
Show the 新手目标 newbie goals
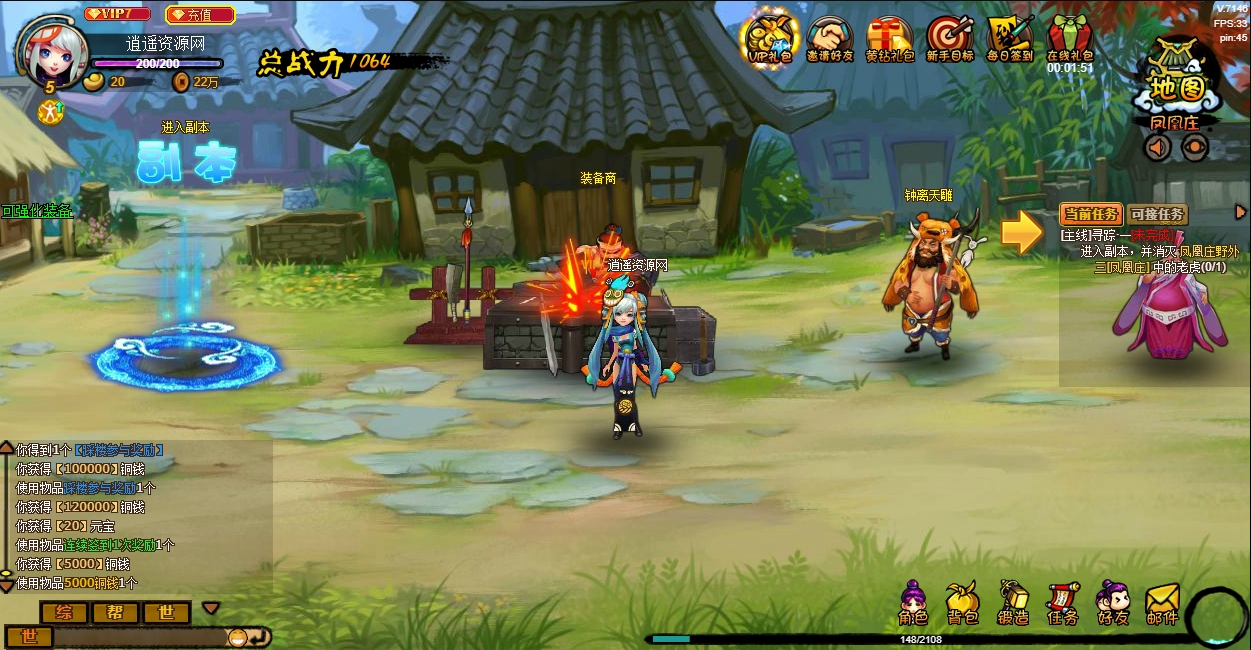point(949,38)
